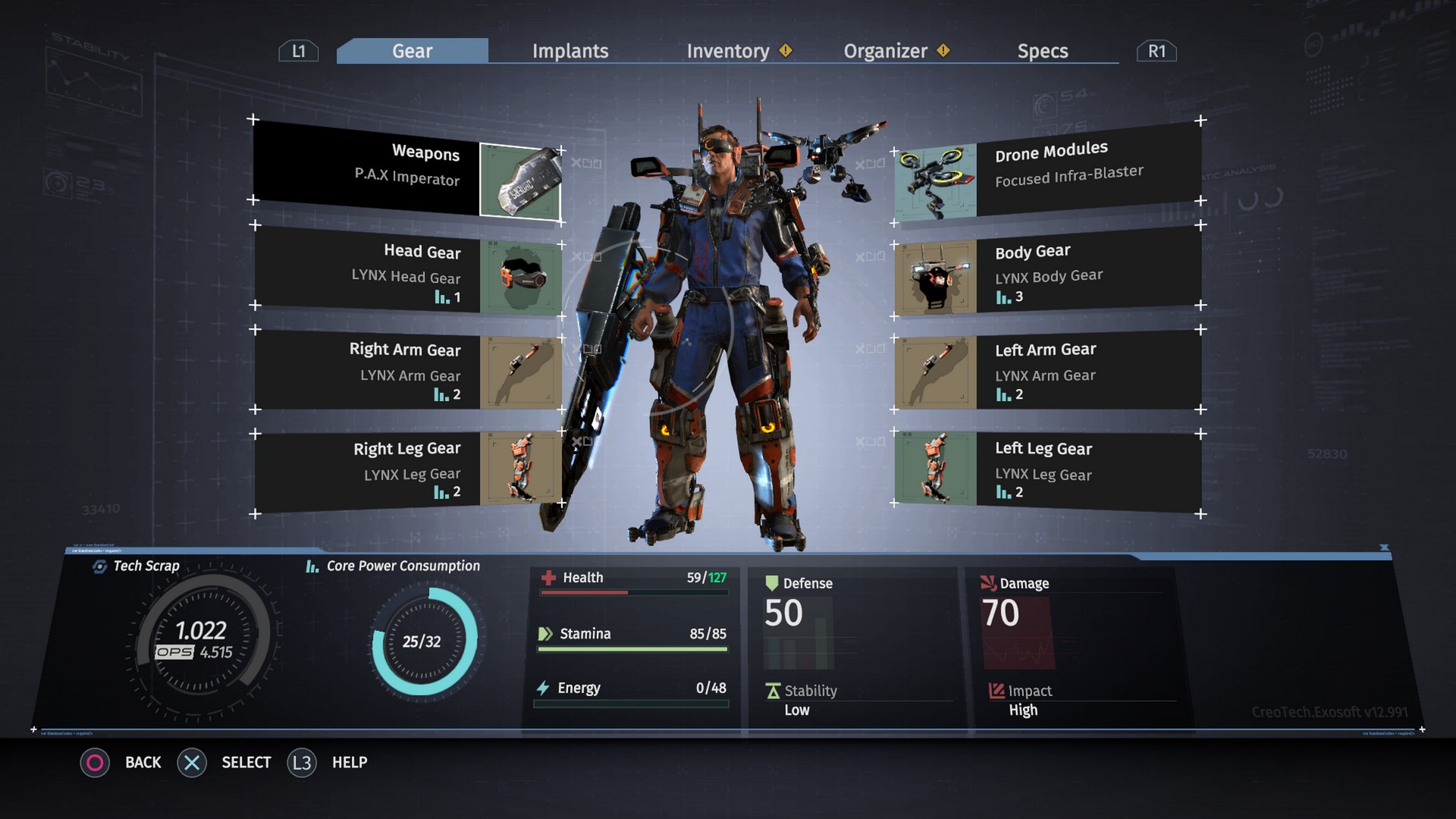Select the Body Gear slot
The width and height of the screenshot is (1456, 819).
point(1048,271)
